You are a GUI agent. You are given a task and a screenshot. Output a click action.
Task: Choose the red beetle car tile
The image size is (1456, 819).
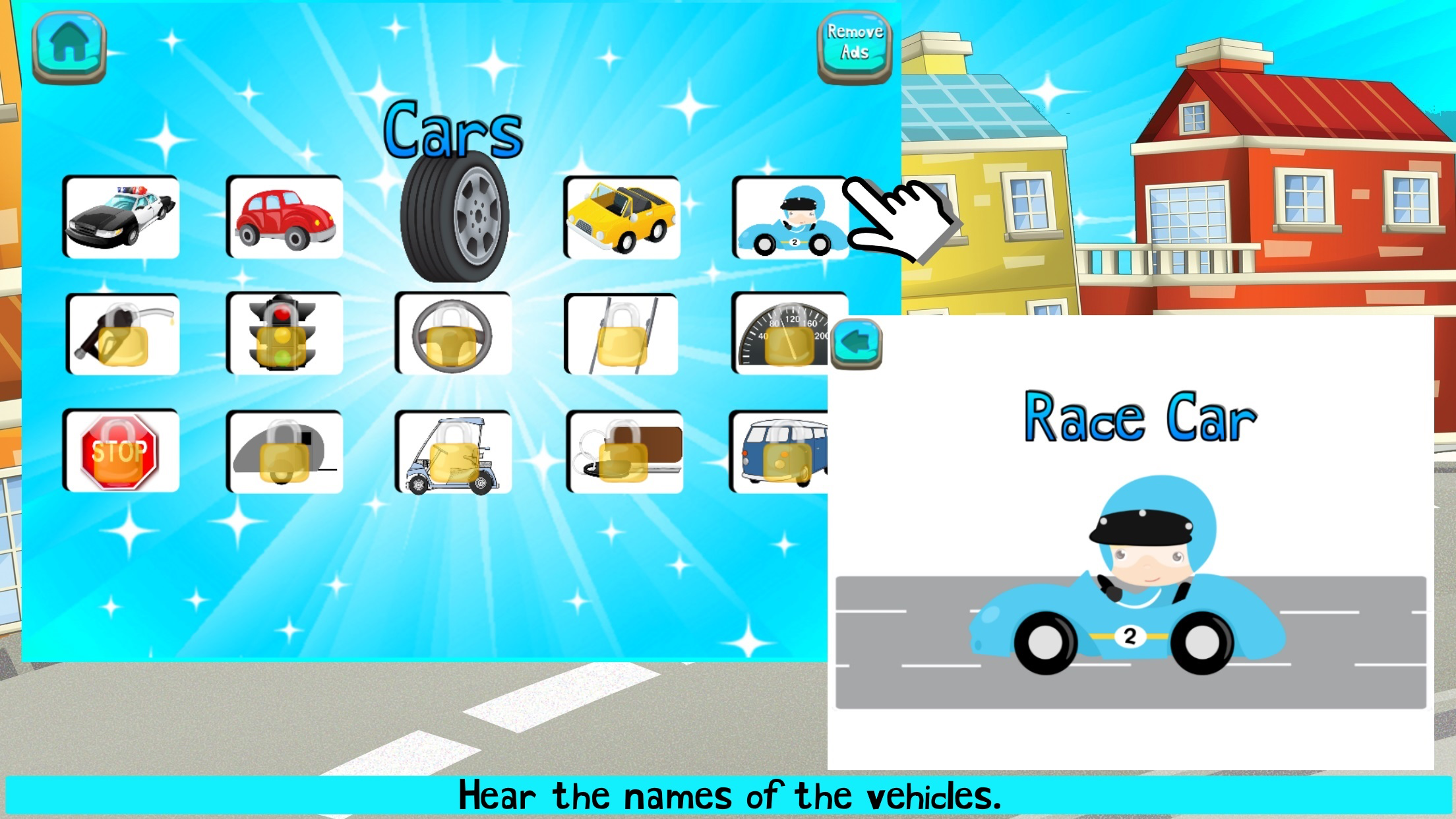[285, 216]
